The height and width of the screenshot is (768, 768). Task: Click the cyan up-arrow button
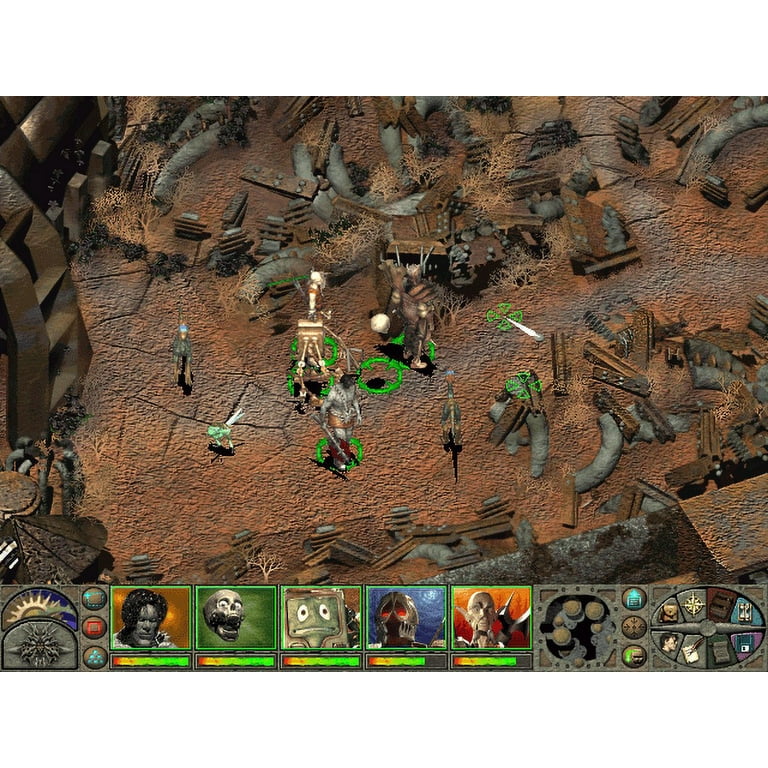pos(634,599)
